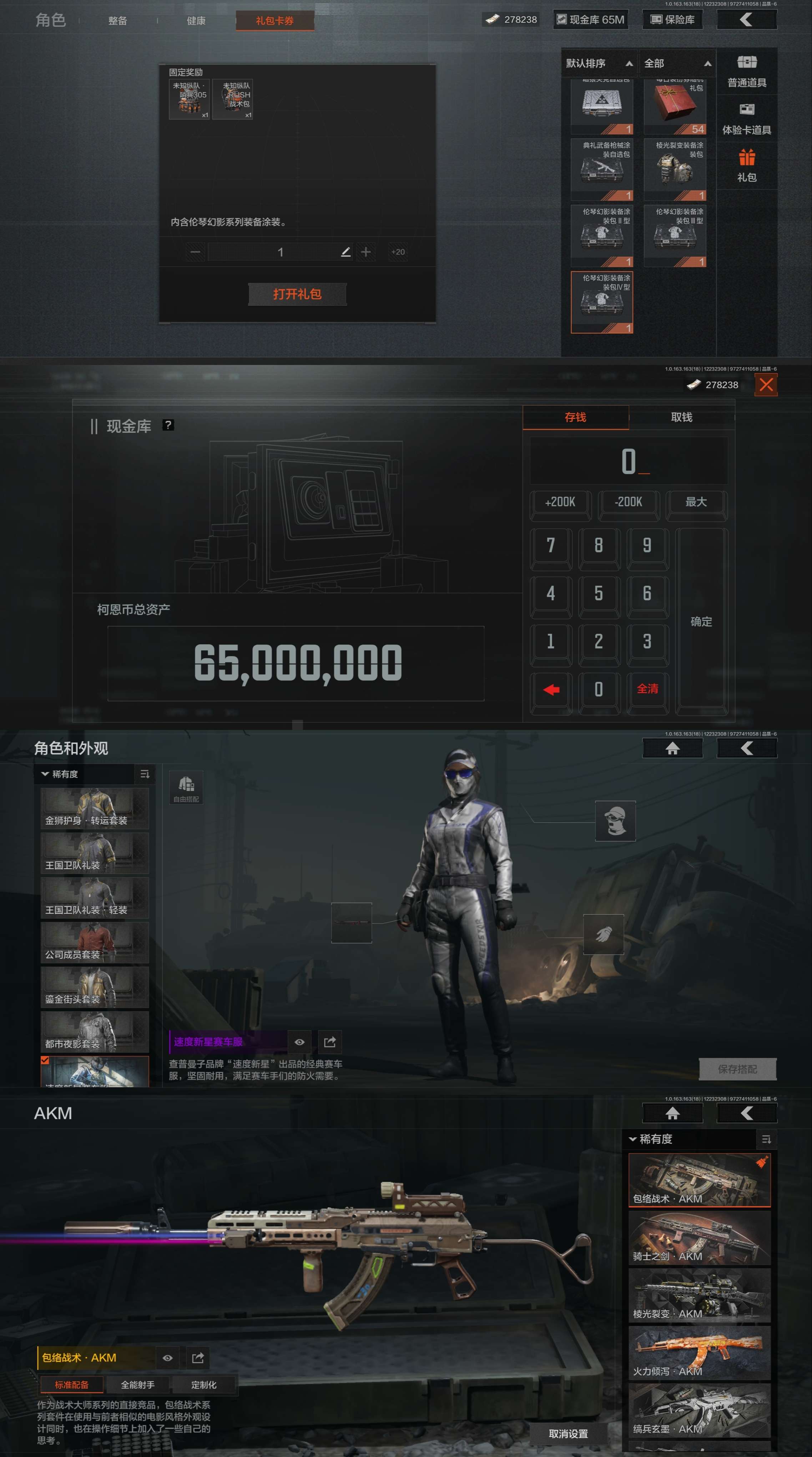The image size is (812, 1457).
Task: Switch to the 全能射手 loadout tab
Action: tap(137, 1385)
